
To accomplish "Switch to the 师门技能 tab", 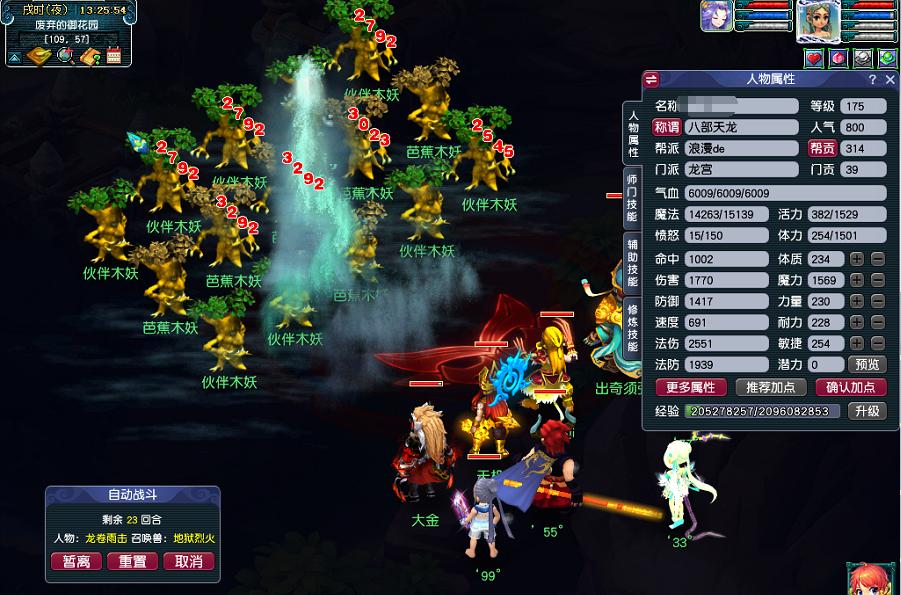I will 632,198.
